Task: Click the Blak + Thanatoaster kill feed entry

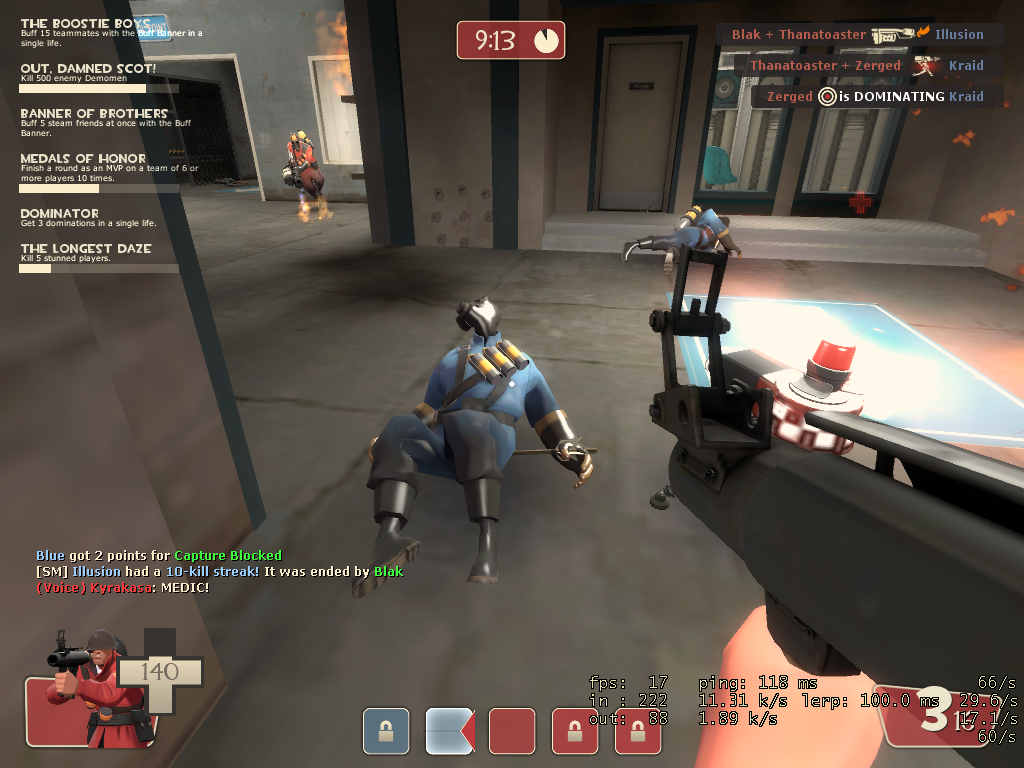Action: [x=858, y=35]
